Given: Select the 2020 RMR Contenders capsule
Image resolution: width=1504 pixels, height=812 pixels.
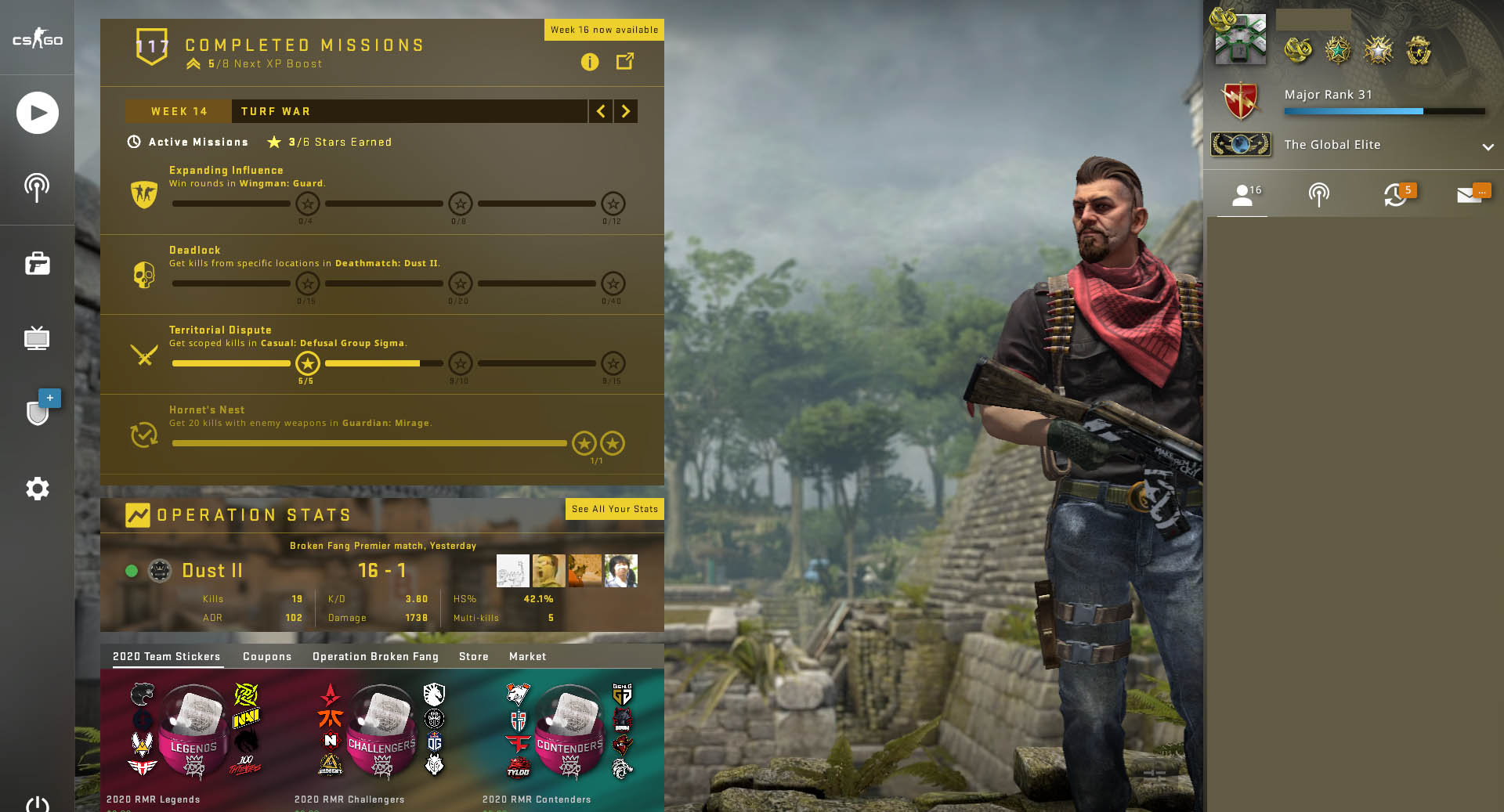Looking at the screenshot, I should pyautogui.click(x=569, y=732).
